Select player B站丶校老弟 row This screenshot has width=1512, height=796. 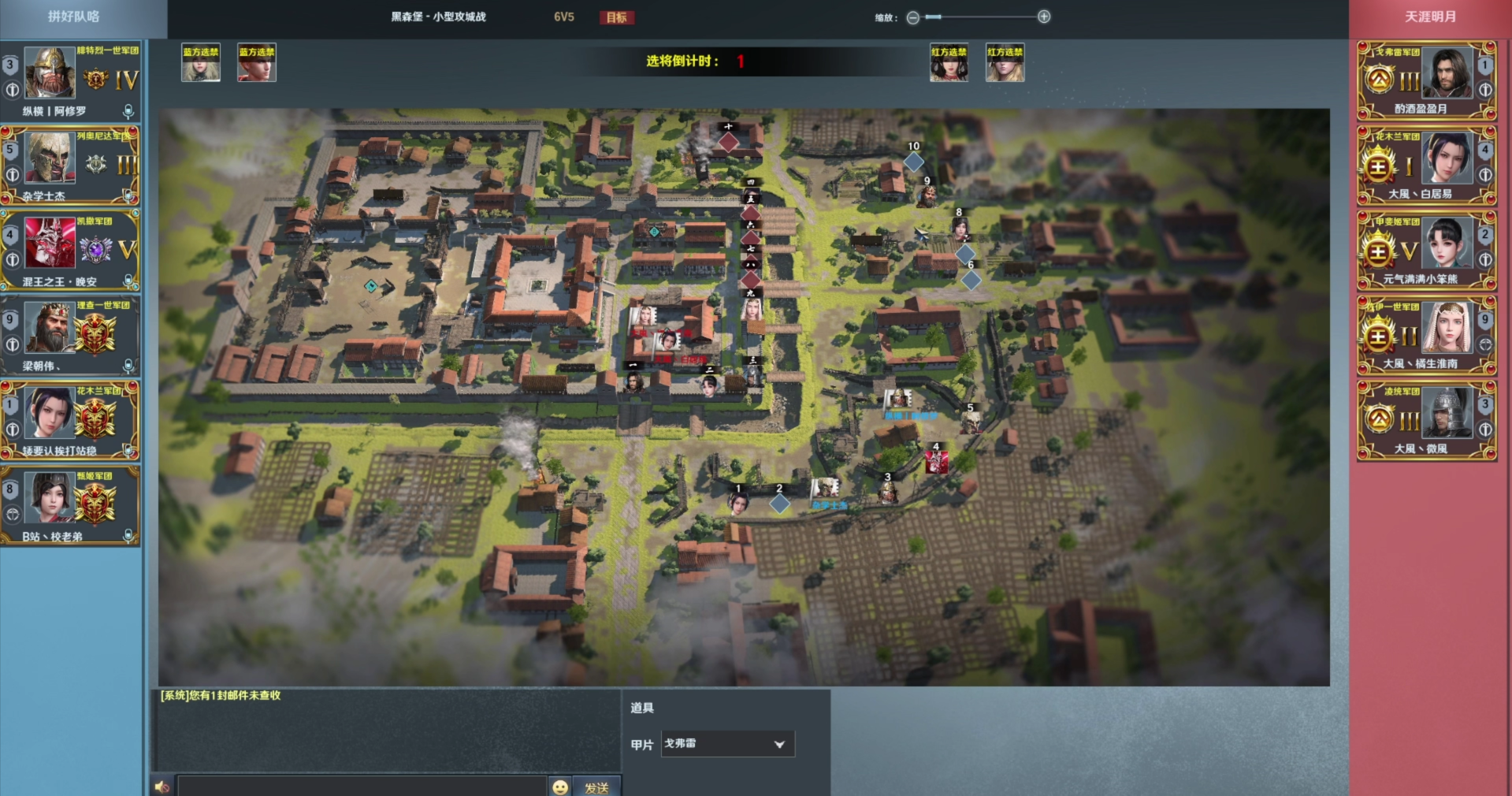tap(71, 505)
